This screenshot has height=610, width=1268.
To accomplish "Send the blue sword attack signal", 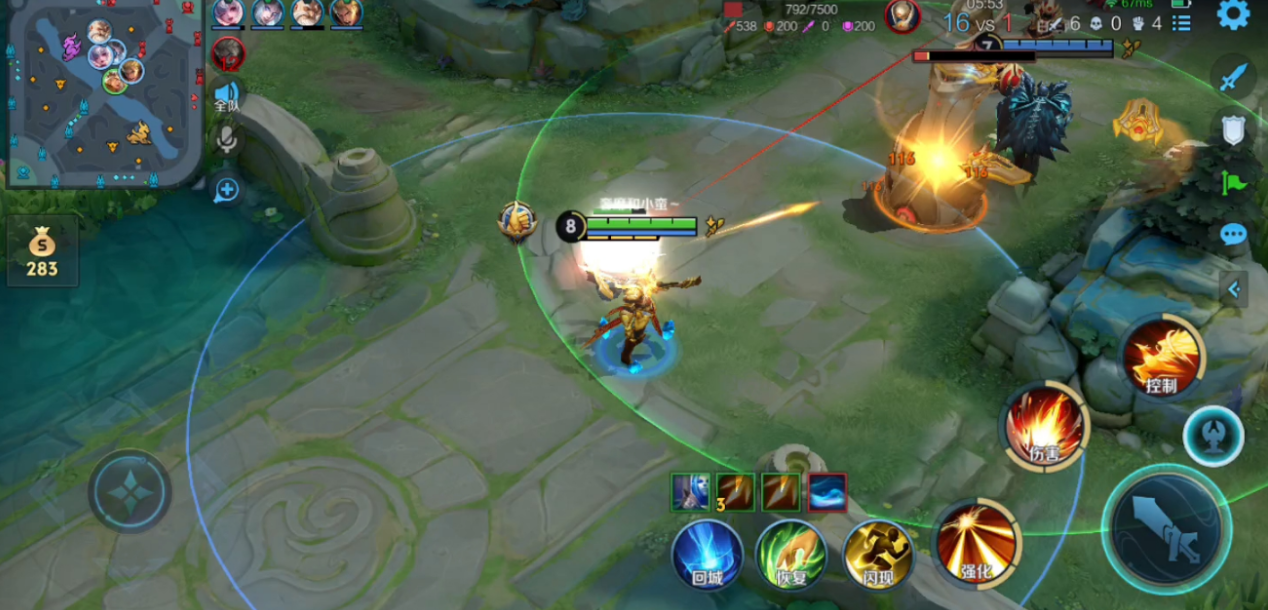I will (x=1234, y=78).
